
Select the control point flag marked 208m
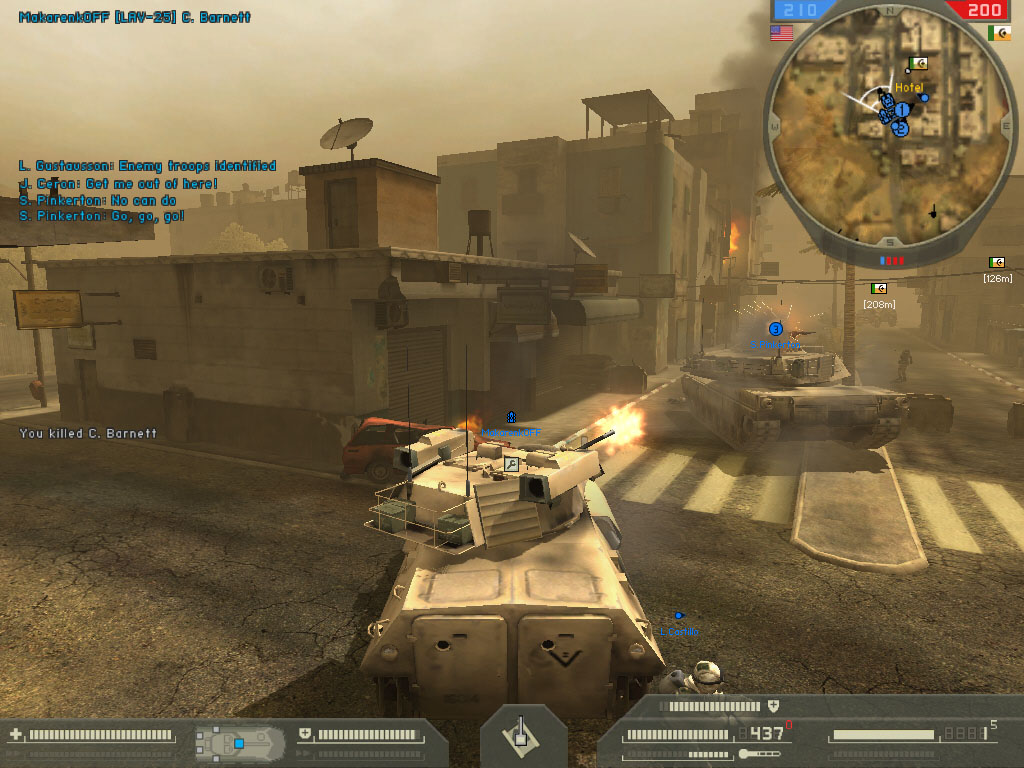pos(879,289)
